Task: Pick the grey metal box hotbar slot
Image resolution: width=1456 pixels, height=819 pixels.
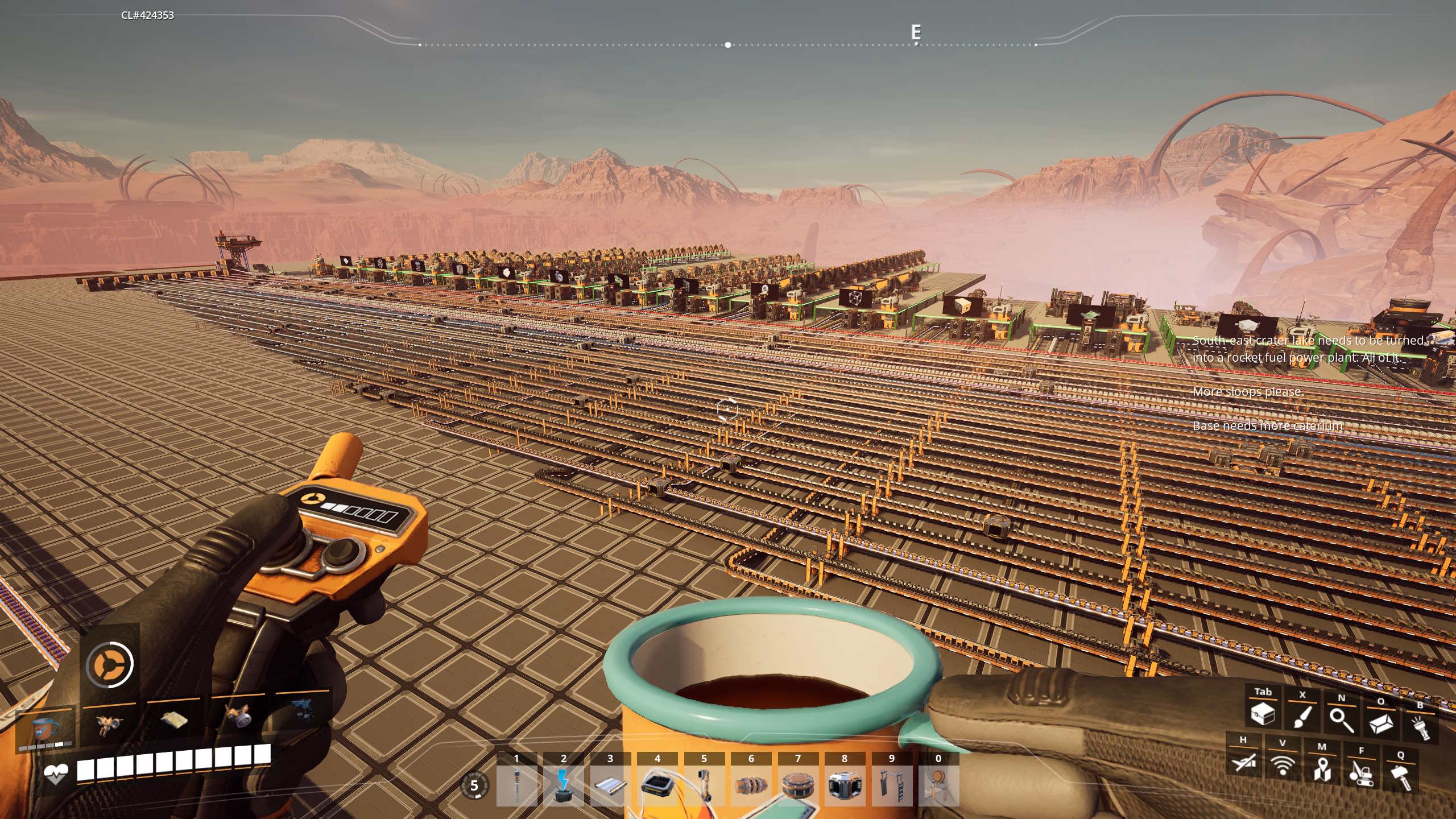Action: 845,785
